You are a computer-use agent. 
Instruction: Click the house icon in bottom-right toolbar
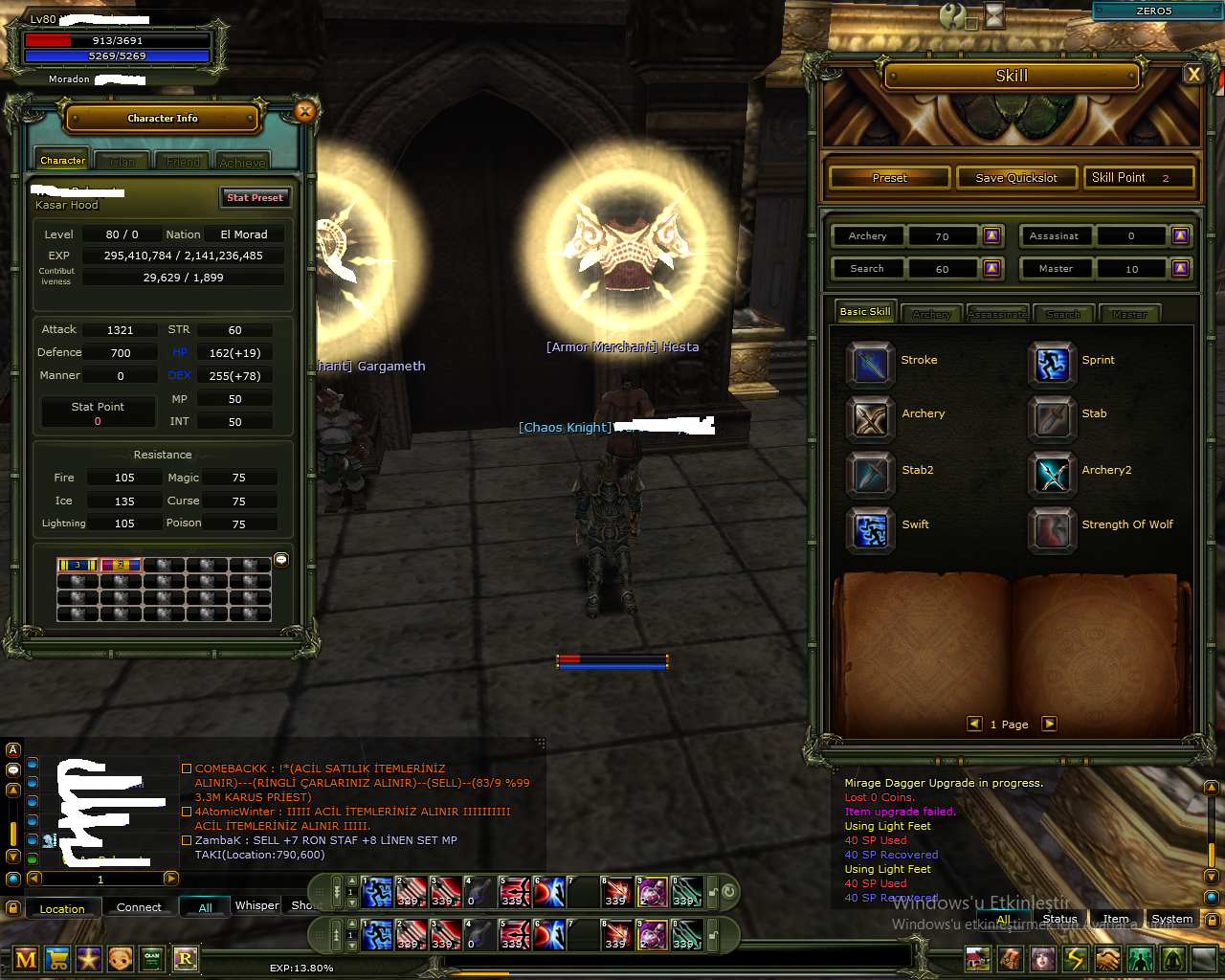click(x=977, y=959)
